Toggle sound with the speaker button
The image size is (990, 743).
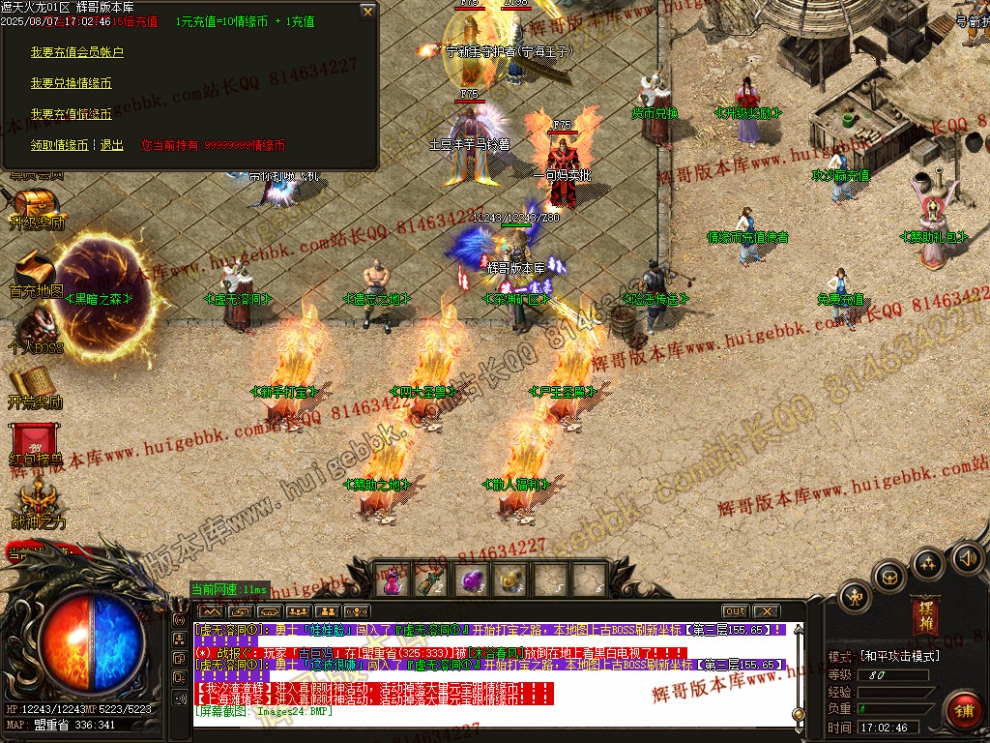966,557
